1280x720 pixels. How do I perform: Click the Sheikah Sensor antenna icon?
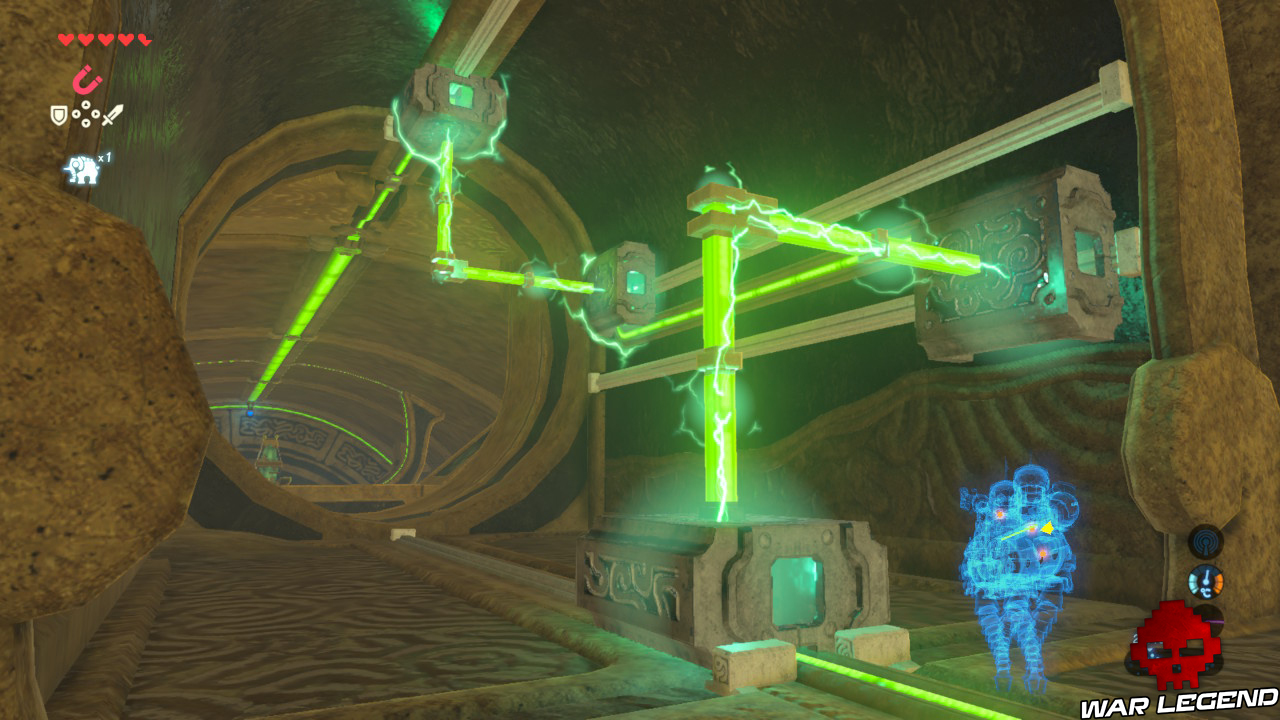click(1207, 543)
